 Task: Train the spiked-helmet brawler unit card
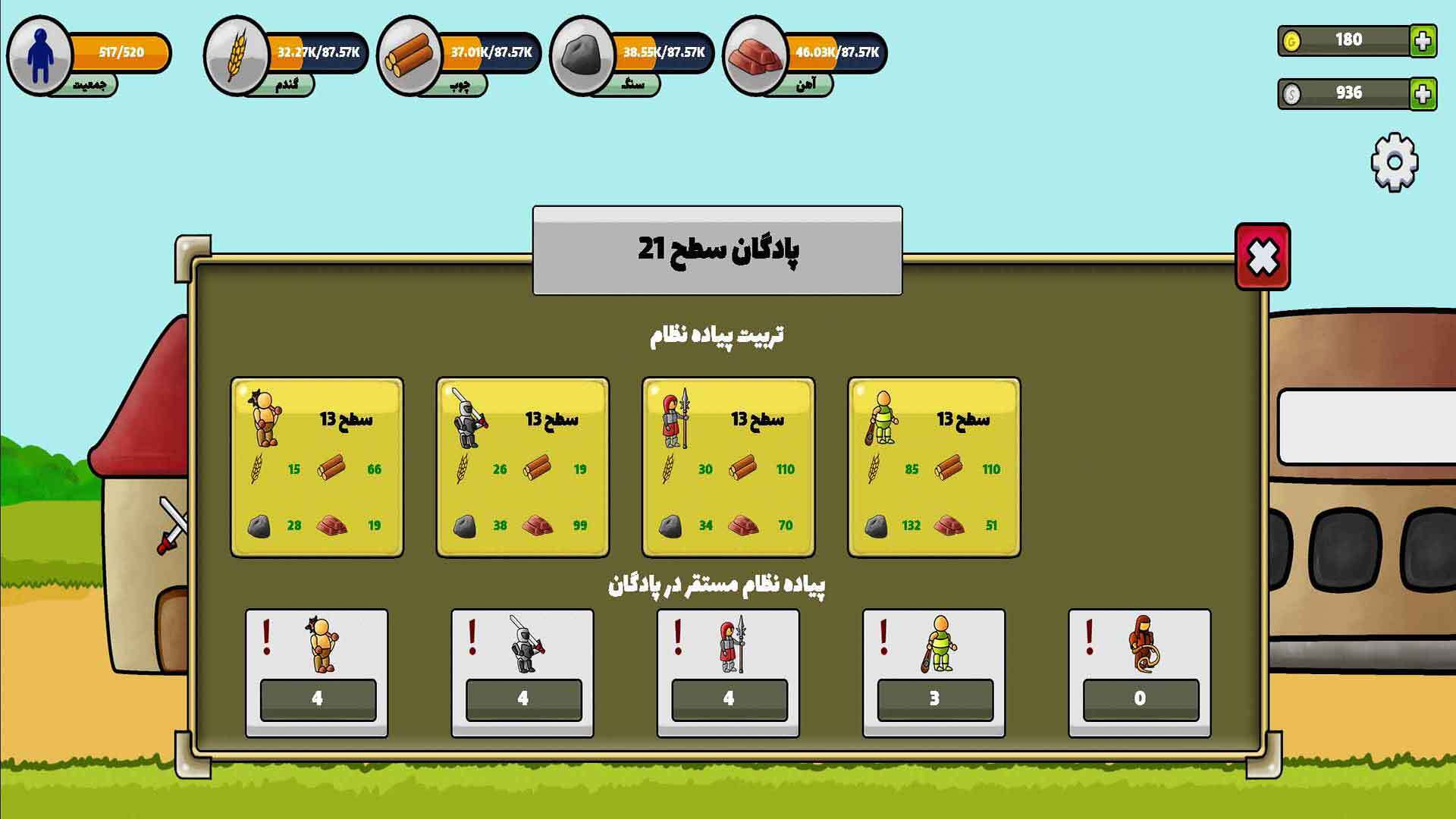pyautogui.click(x=317, y=467)
